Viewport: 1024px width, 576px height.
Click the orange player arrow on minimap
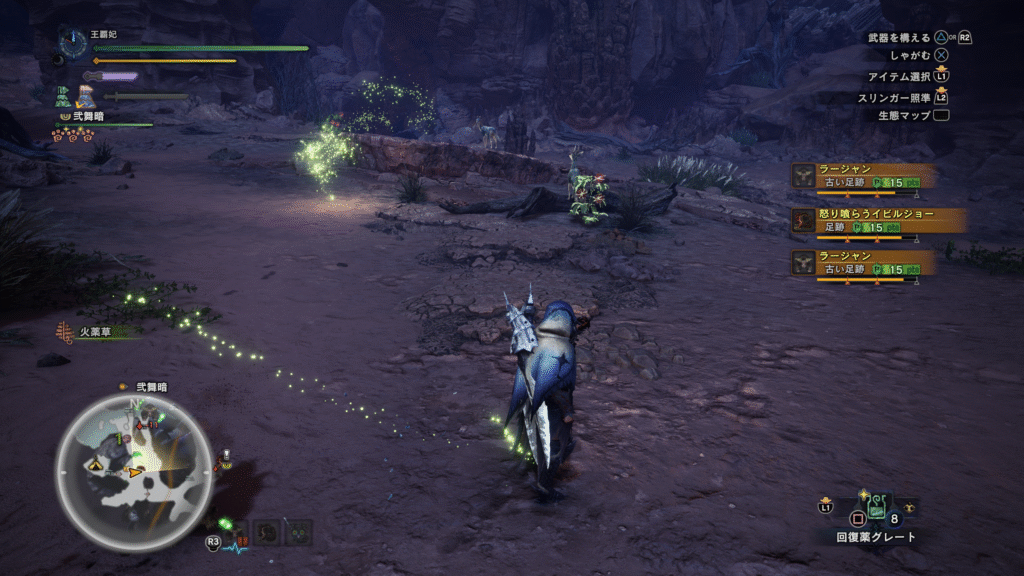[x=135, y=471]
